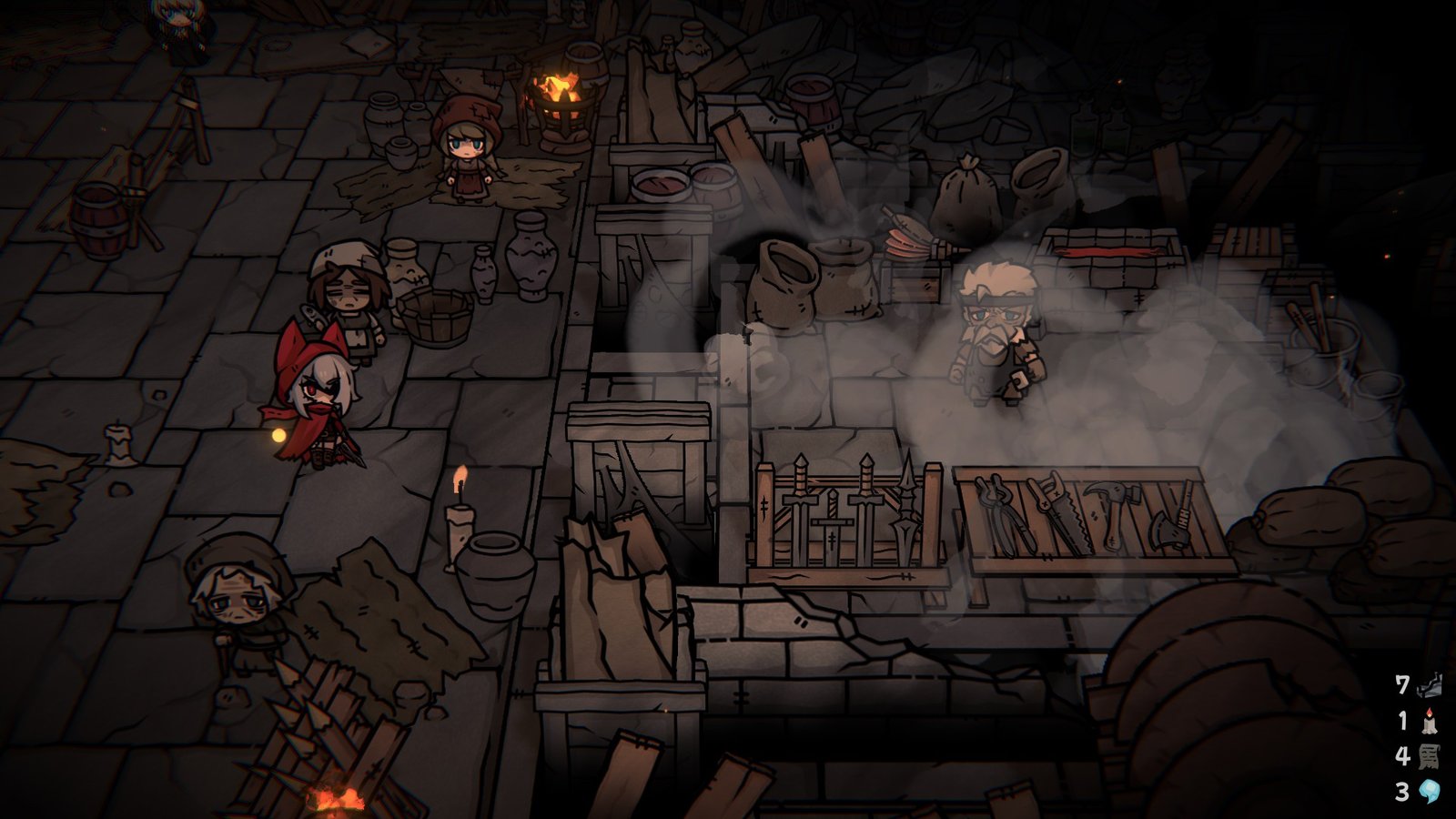Select the blue soul wisp icon
The width and height of the screenshot is (1456, 819).
point(1430,792)
